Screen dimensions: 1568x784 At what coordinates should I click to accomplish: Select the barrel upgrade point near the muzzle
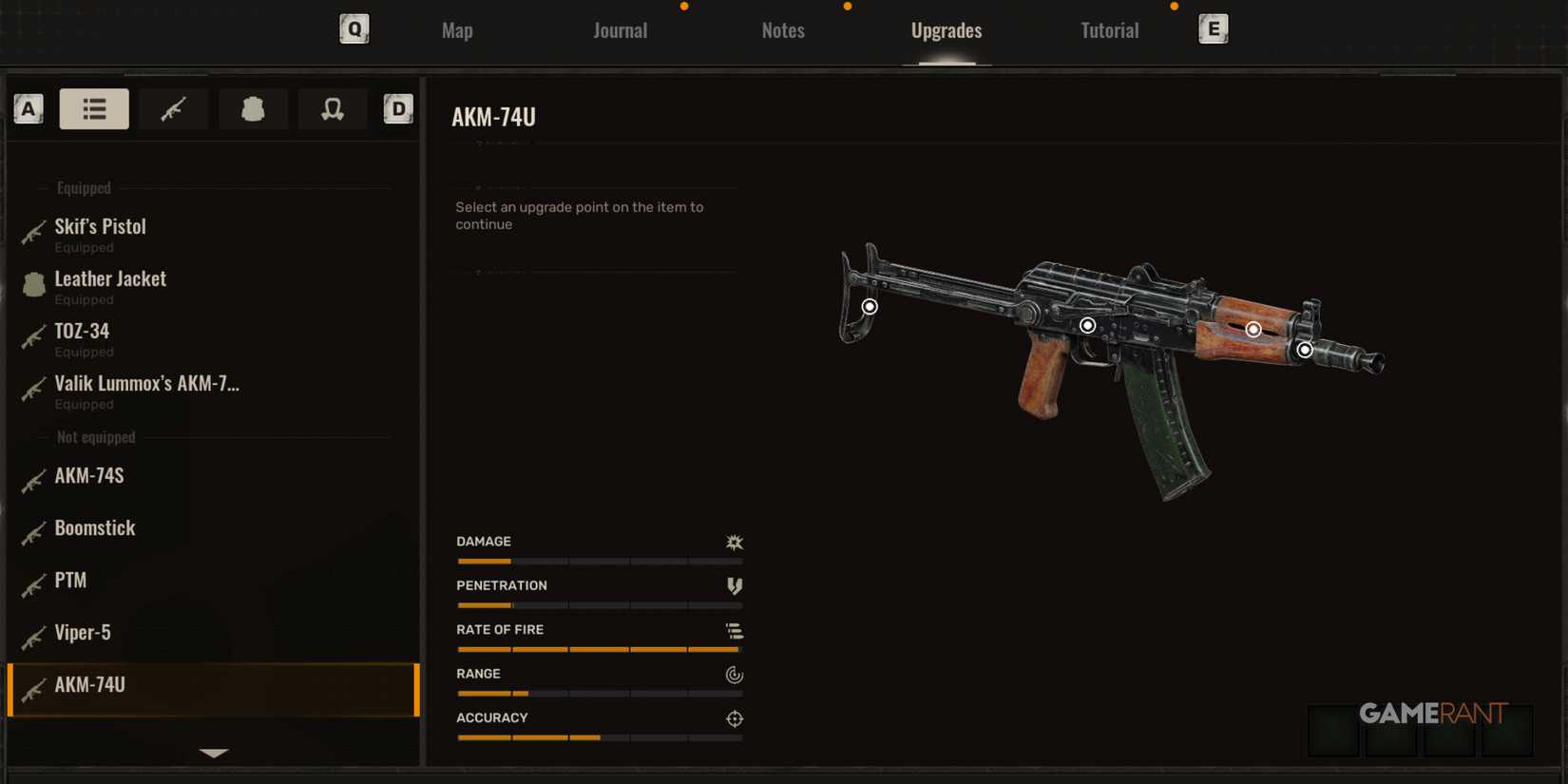coord(1305,350)
